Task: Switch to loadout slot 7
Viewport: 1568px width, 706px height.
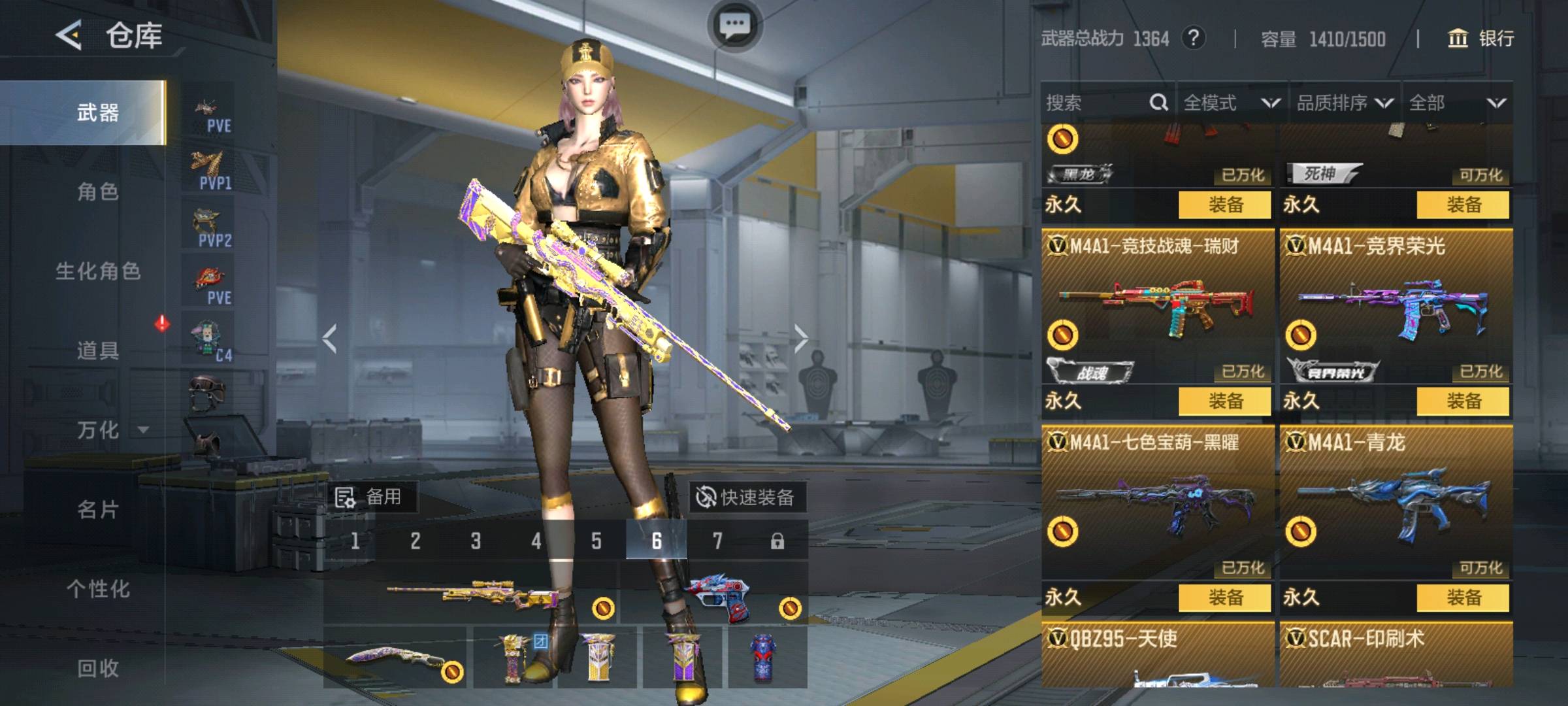Action: point(717,541)
